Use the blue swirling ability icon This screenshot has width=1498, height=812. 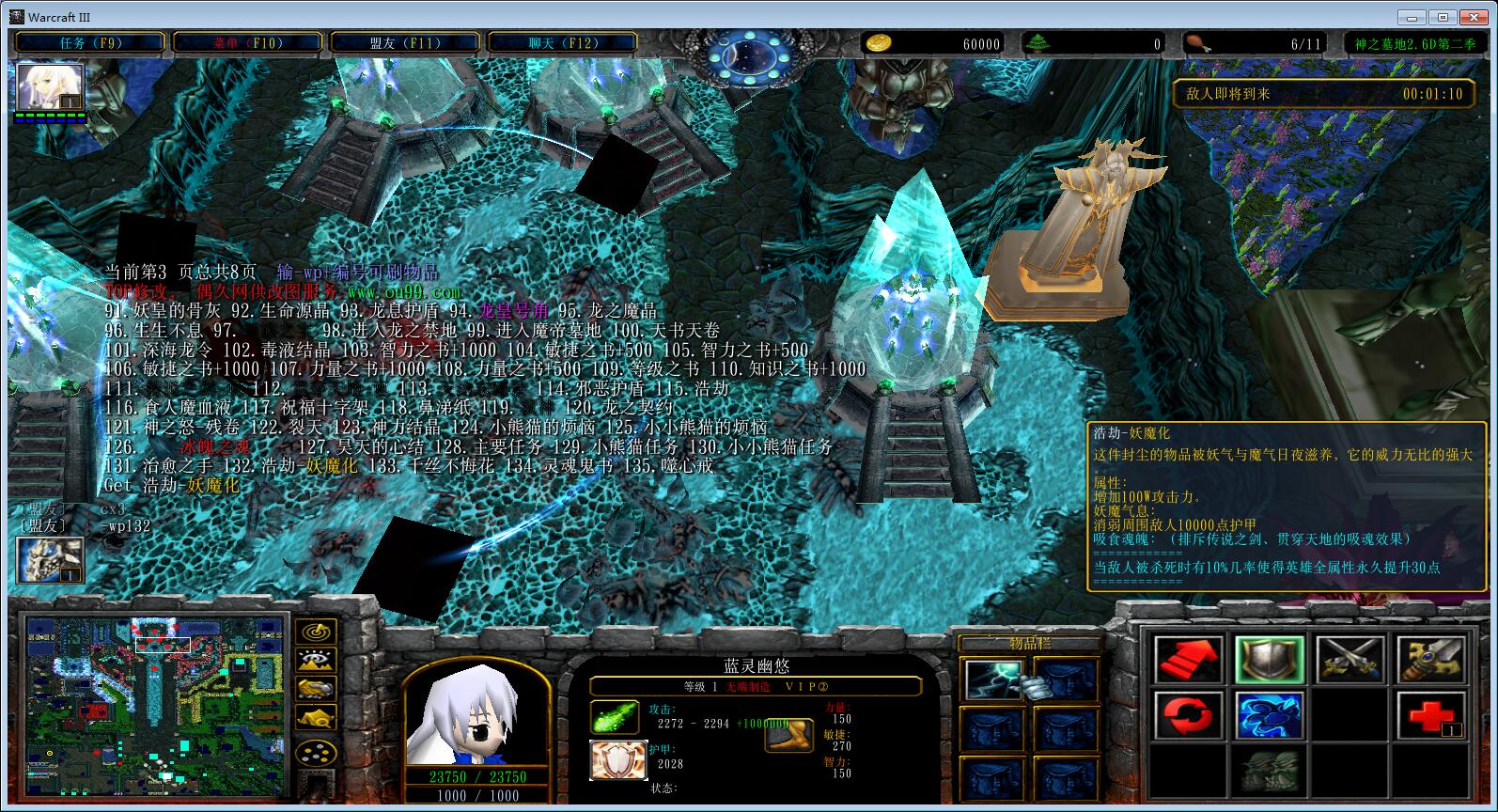click(1269, 716)
